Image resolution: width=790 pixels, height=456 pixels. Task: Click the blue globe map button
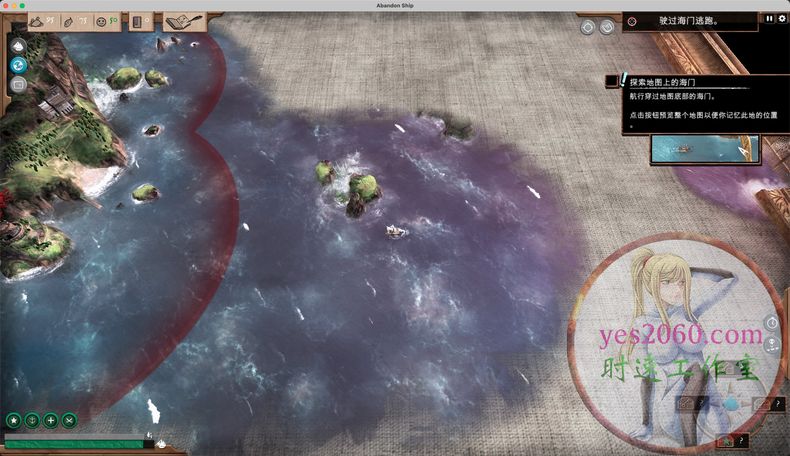tap(18, 65)
